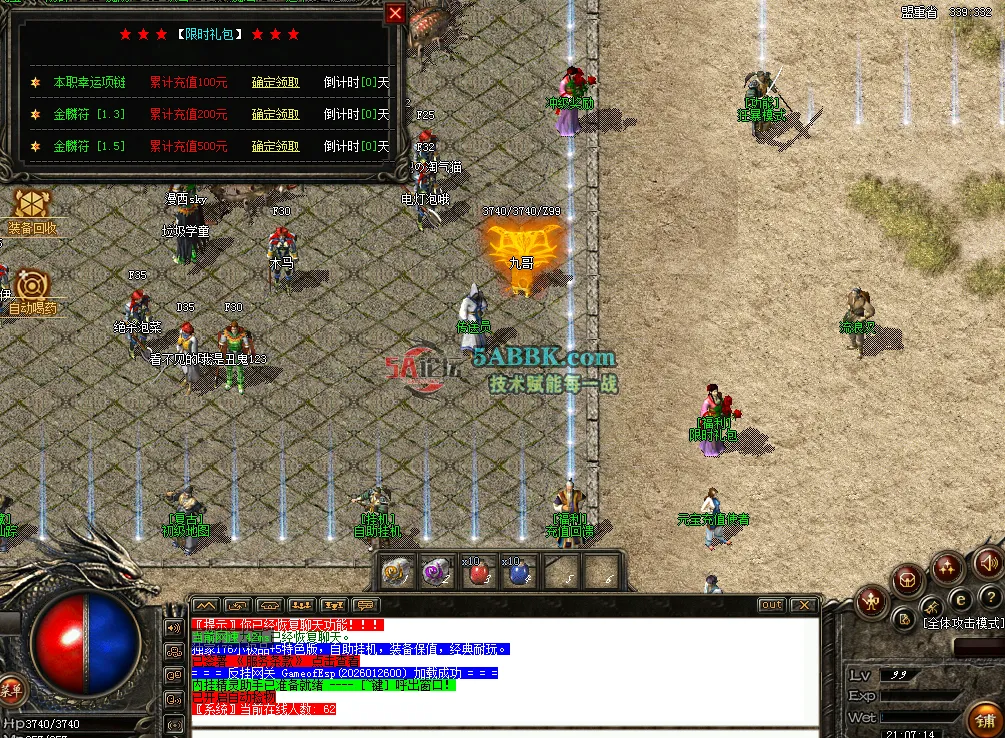The image size is (1005, 738).
Task: Click the speech bubble chat toolbar button
Action: coord(366,605)
